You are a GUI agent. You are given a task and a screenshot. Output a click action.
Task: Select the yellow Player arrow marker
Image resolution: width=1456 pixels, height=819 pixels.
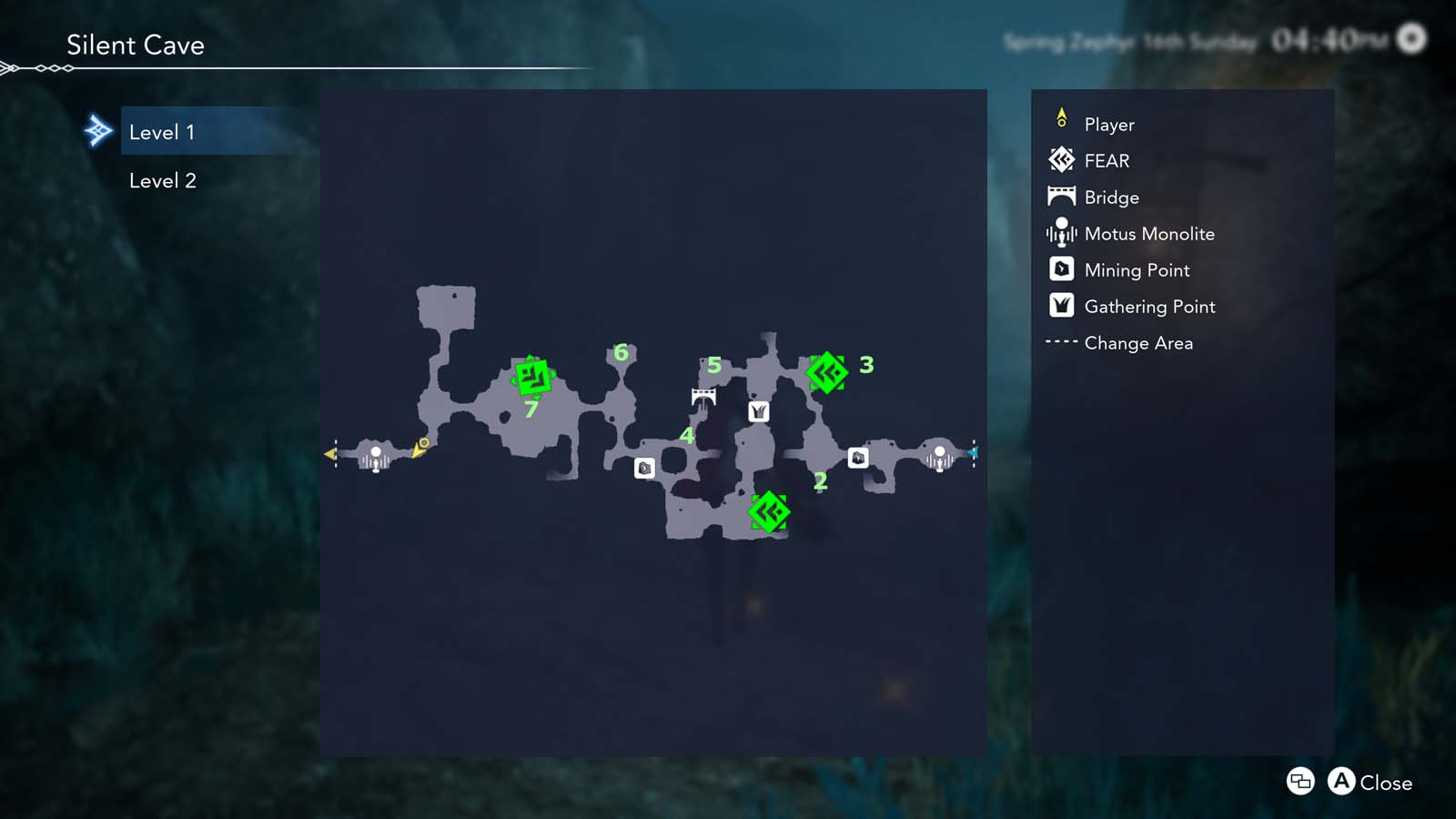(x=420, y=447)
